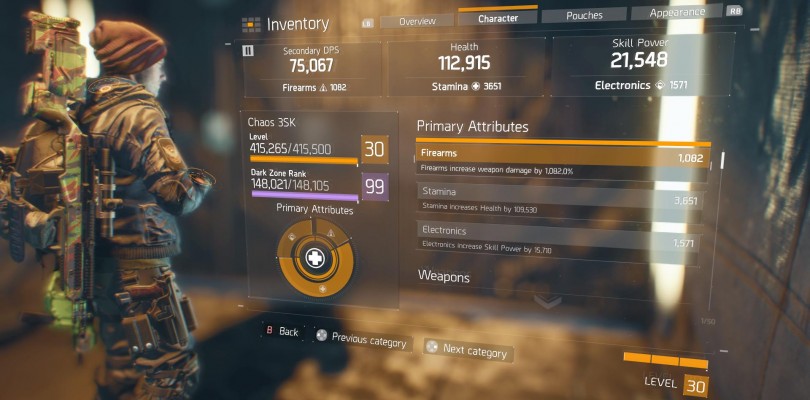Click the Back button

point(281,331)
